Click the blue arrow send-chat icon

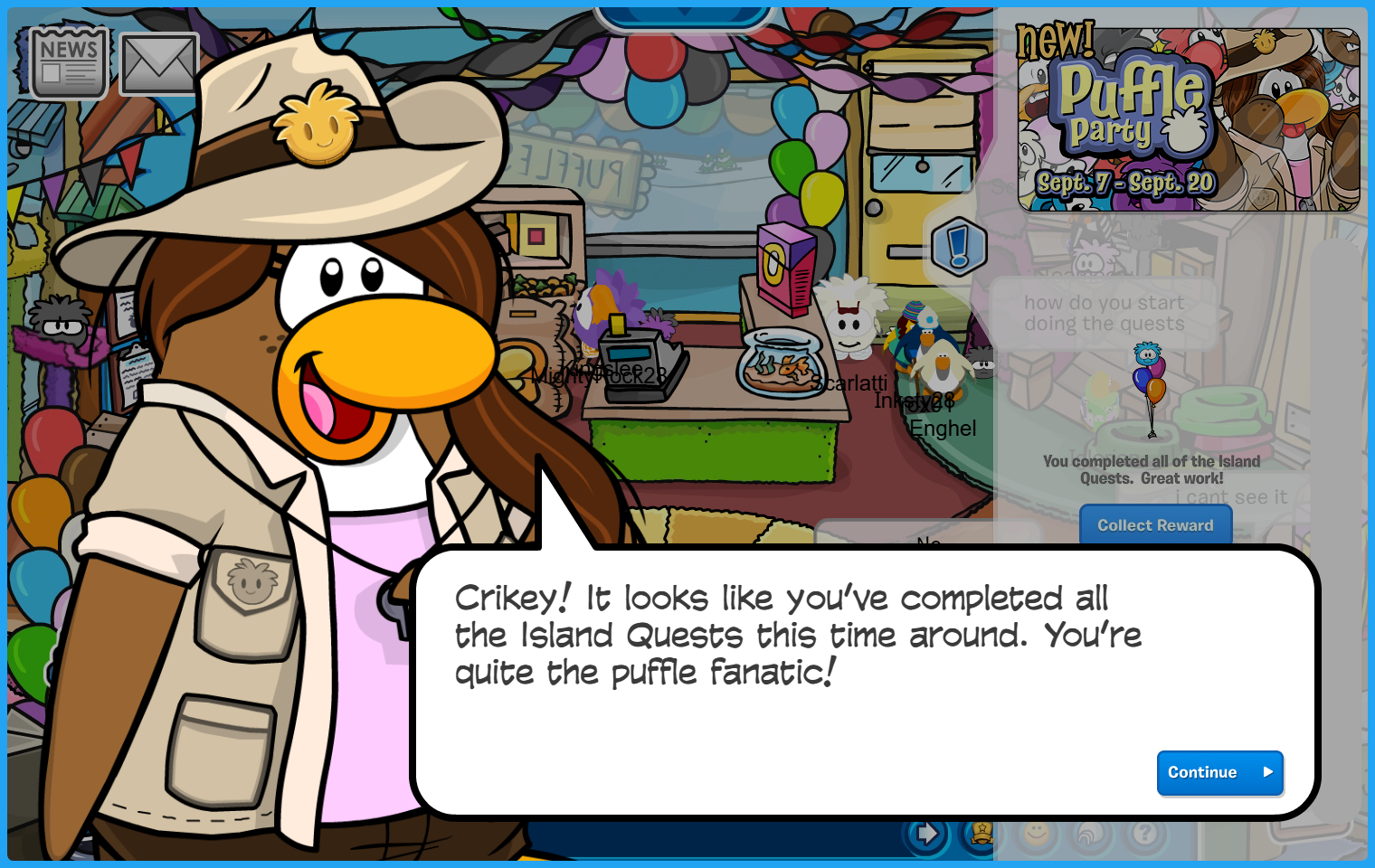926,834
